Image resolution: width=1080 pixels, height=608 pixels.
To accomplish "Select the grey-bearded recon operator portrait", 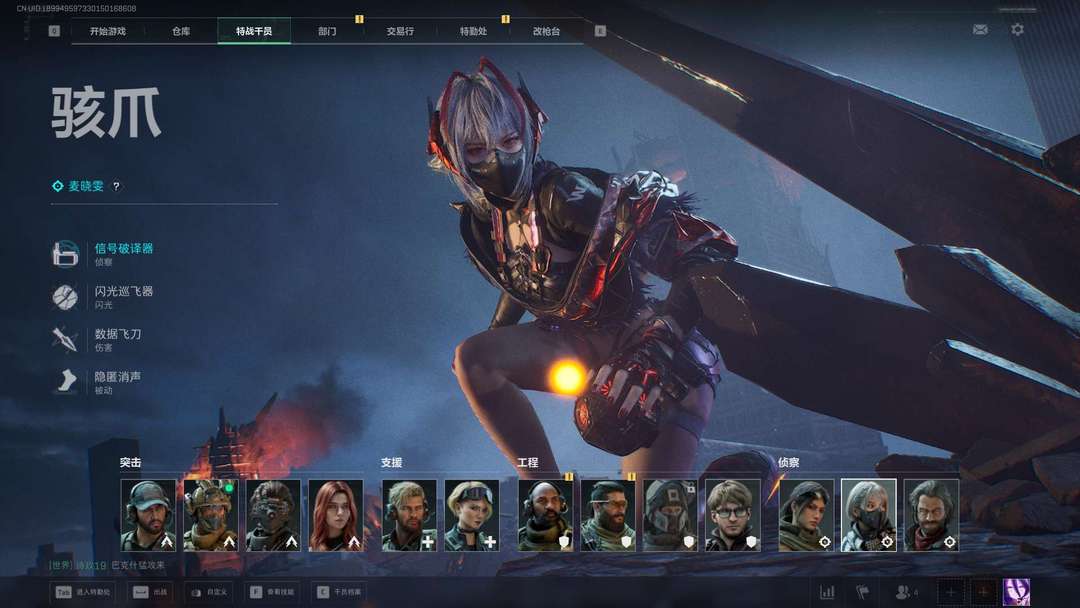I will tap(931, 515).
